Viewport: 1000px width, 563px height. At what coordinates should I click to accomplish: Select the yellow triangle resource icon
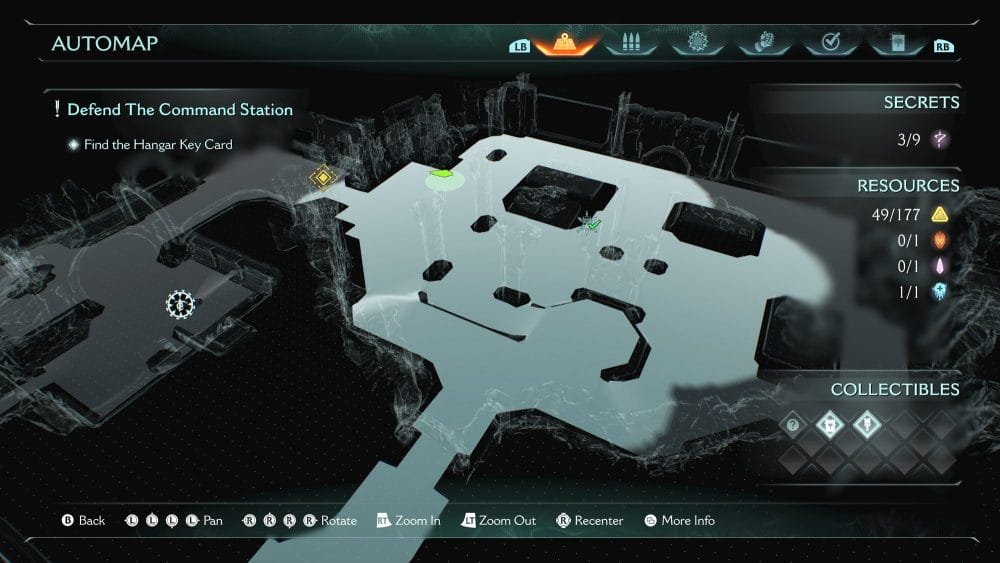point(939,214)
